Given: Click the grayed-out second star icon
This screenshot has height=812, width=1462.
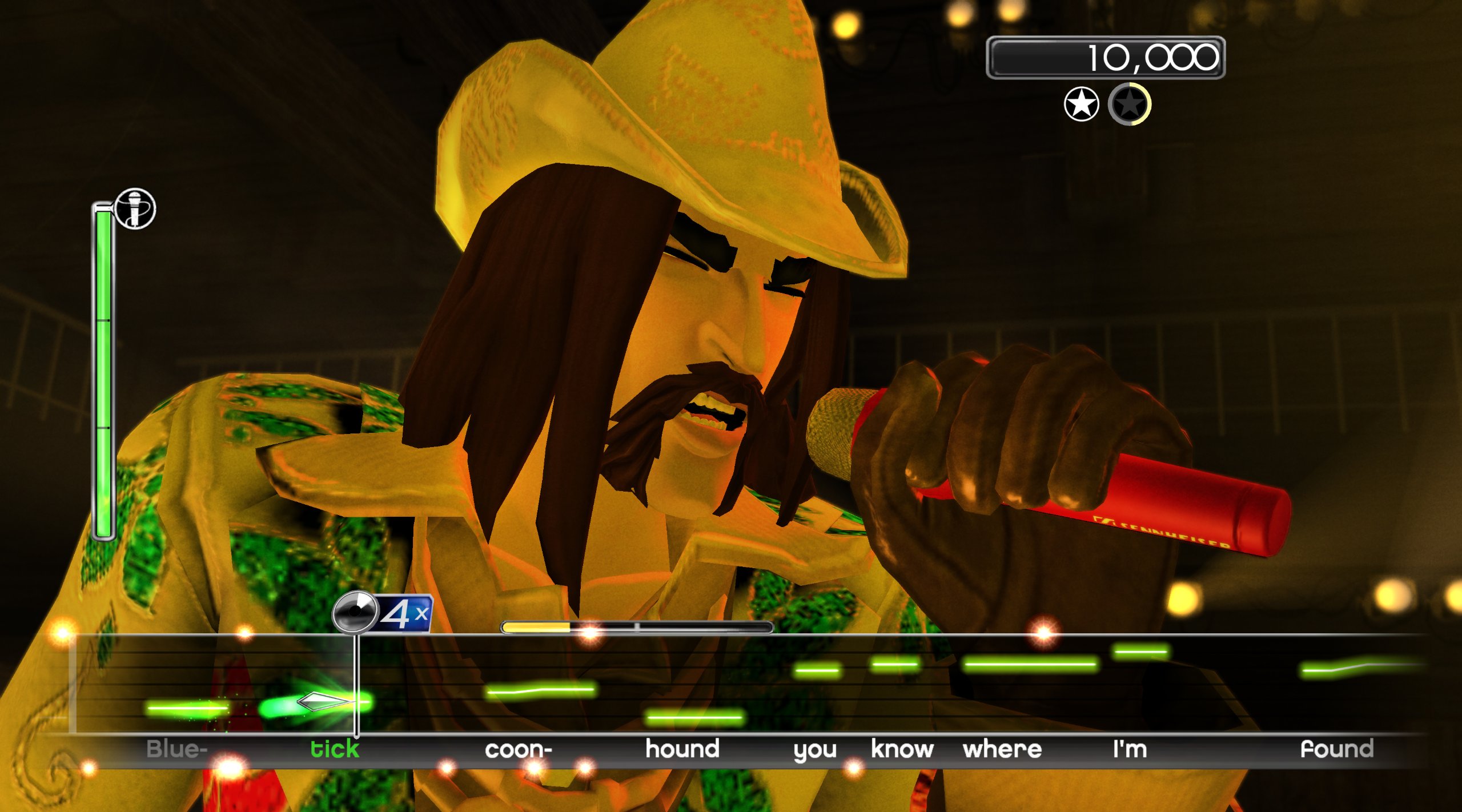Looking at the screenshot, I should point(1129,104).
